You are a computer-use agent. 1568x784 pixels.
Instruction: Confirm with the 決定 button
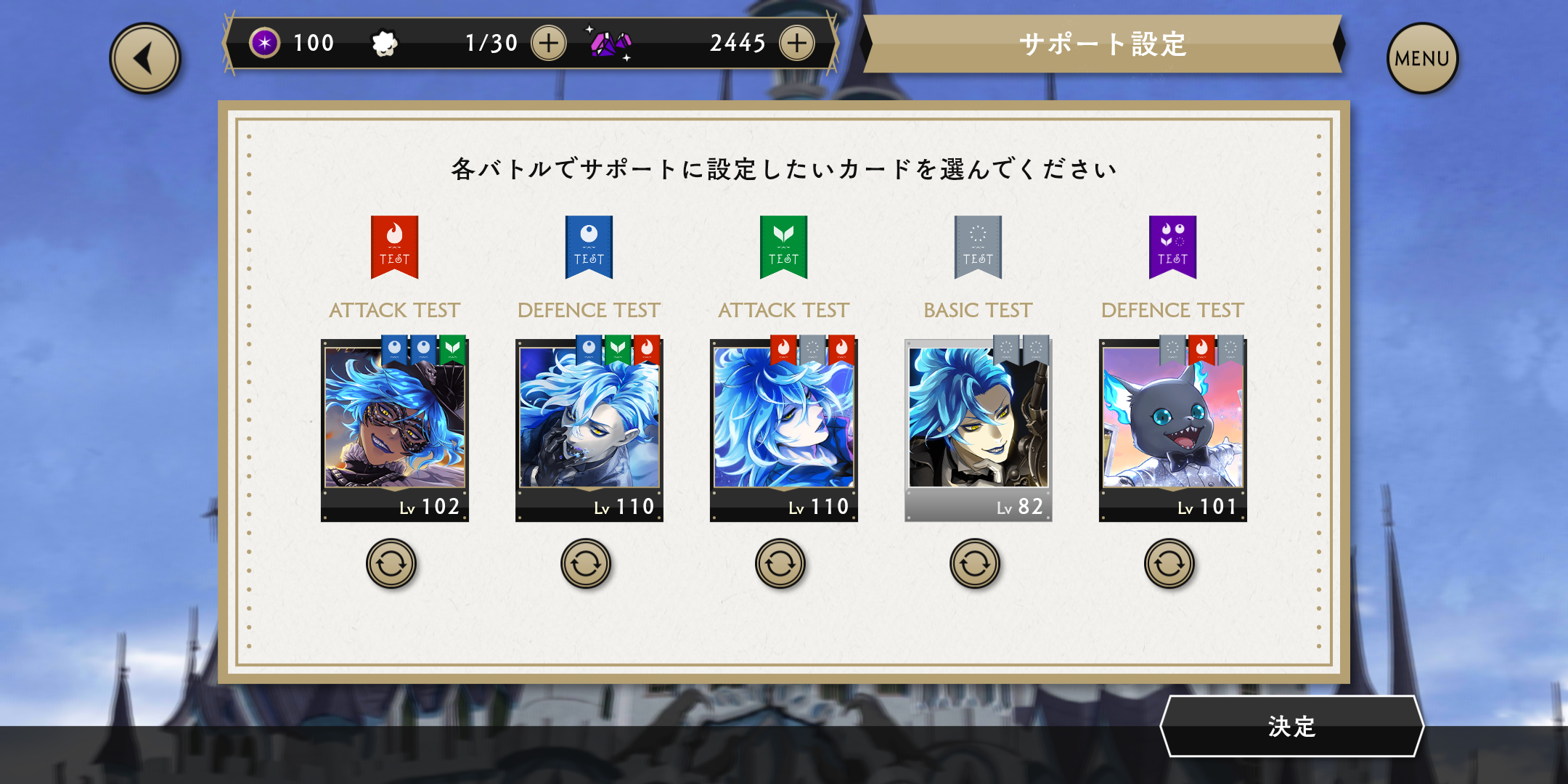coord(1292,726)
